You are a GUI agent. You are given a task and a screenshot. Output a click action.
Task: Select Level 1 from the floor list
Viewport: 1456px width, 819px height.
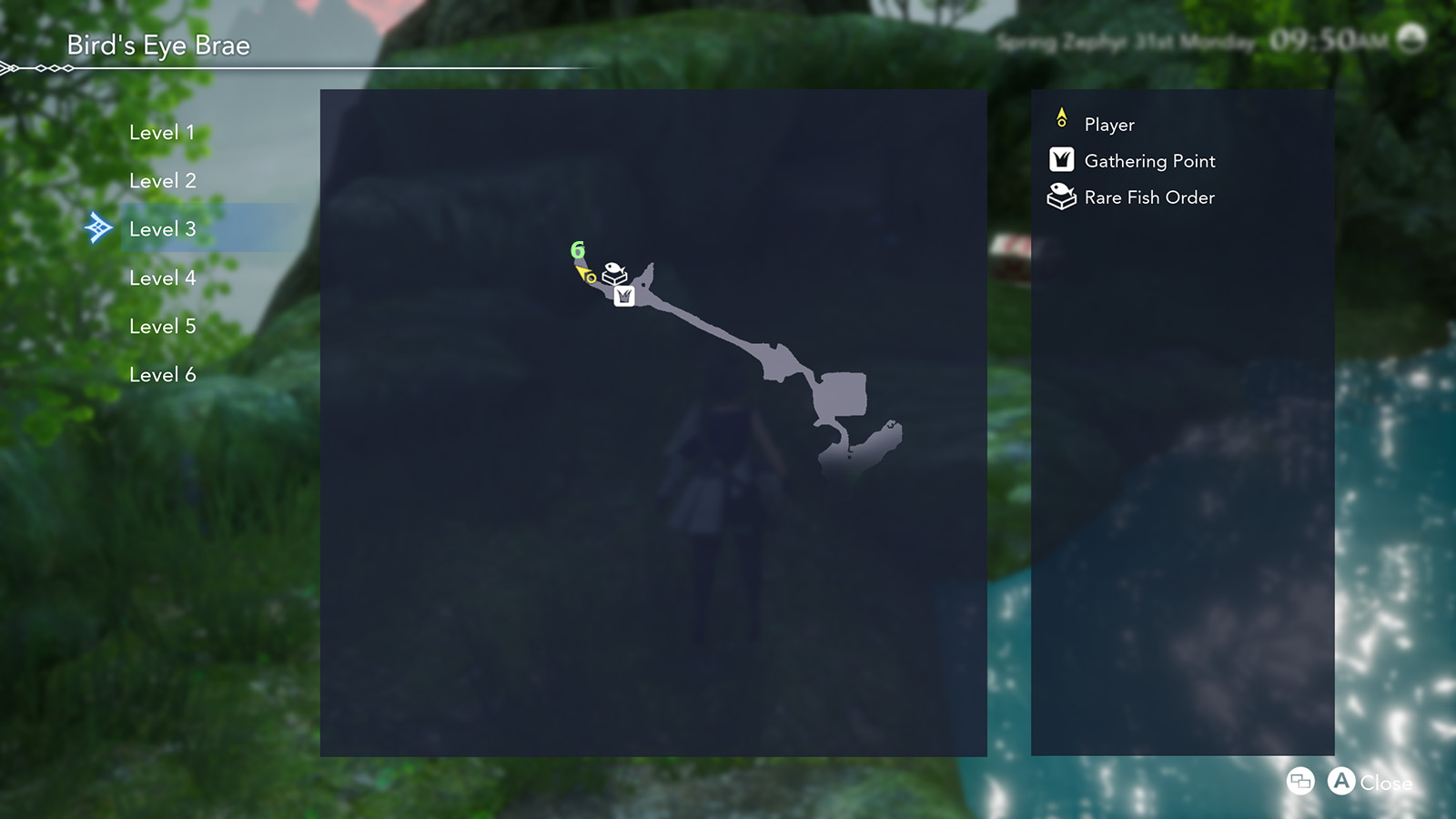click(x=163, y=132)
